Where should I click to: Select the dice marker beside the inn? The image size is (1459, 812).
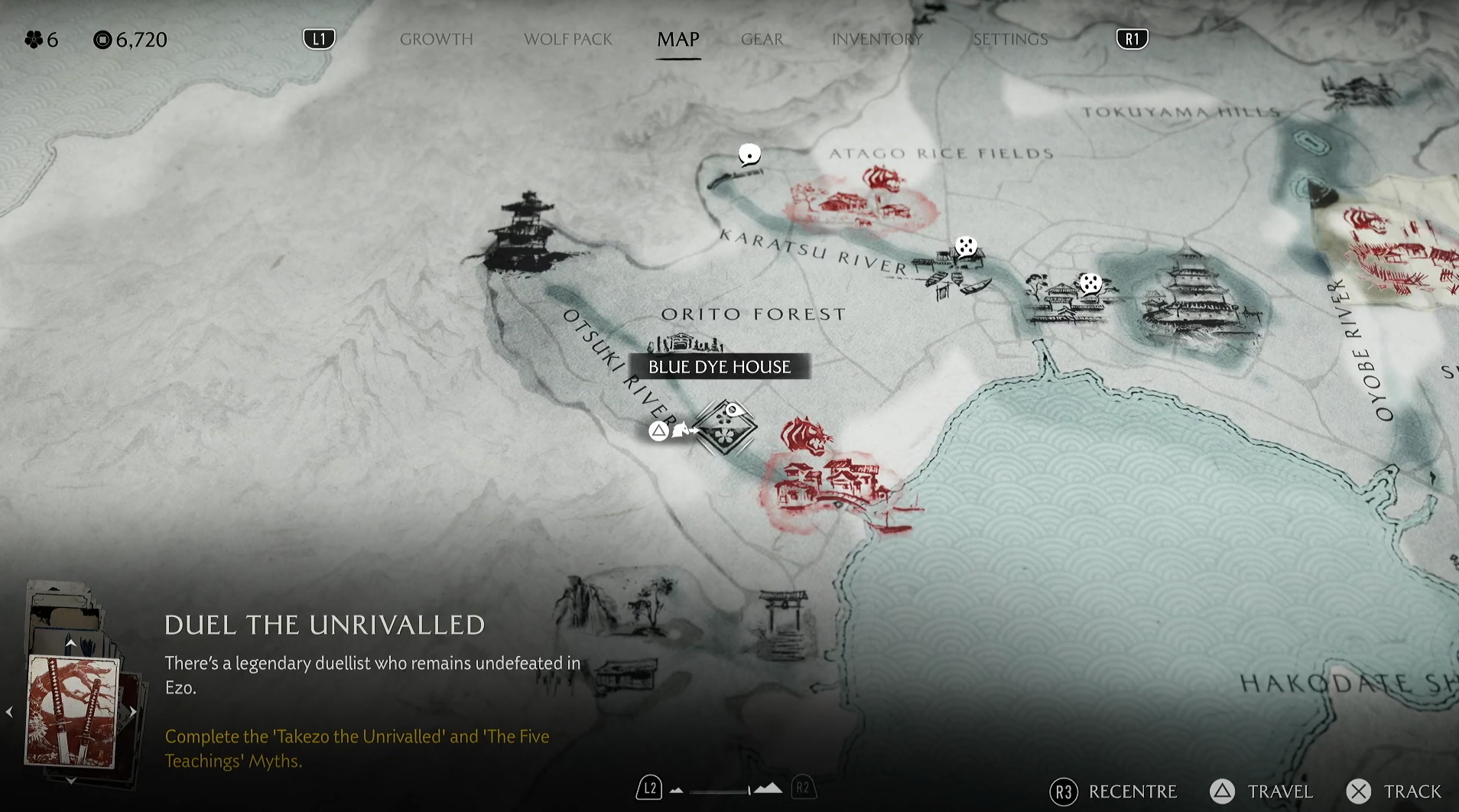pos(1090,284)
